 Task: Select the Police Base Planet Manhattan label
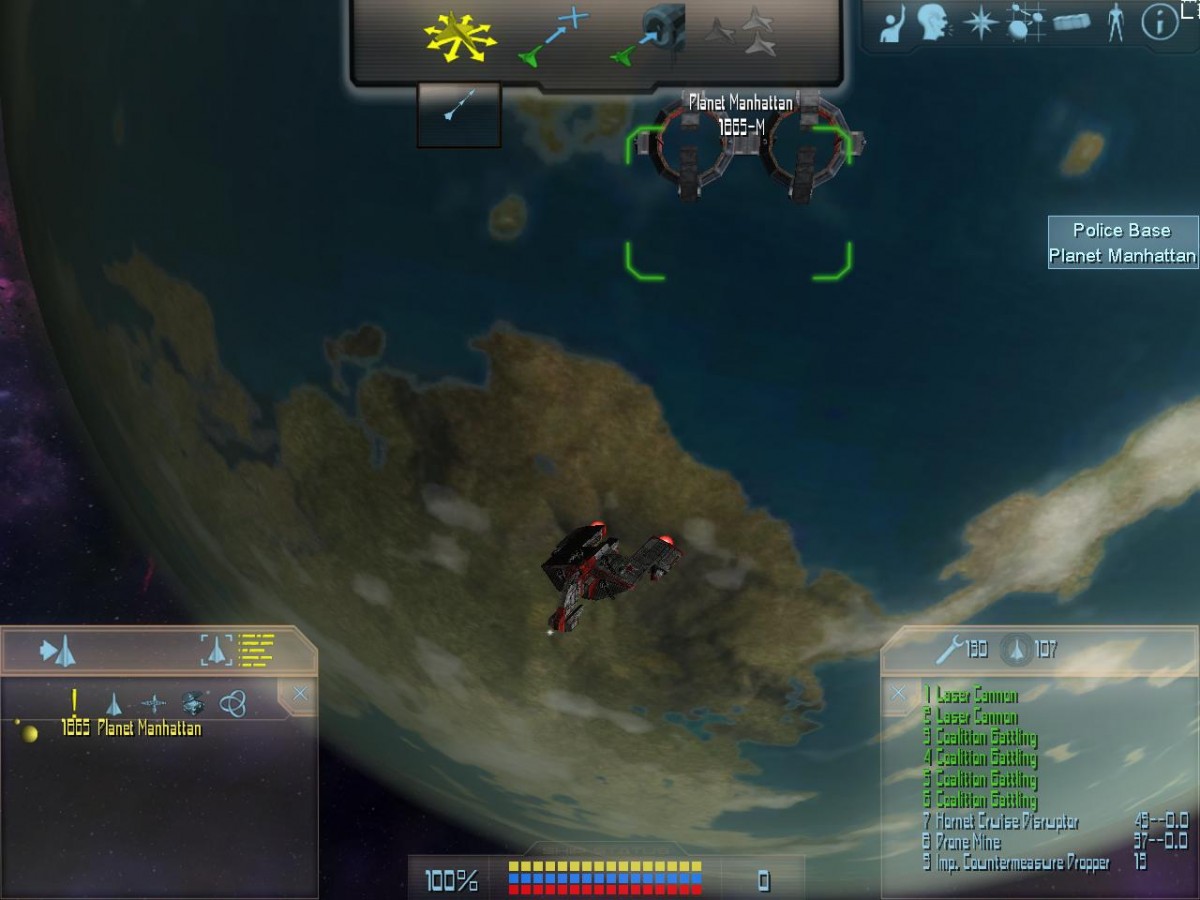click(1122, 243)
